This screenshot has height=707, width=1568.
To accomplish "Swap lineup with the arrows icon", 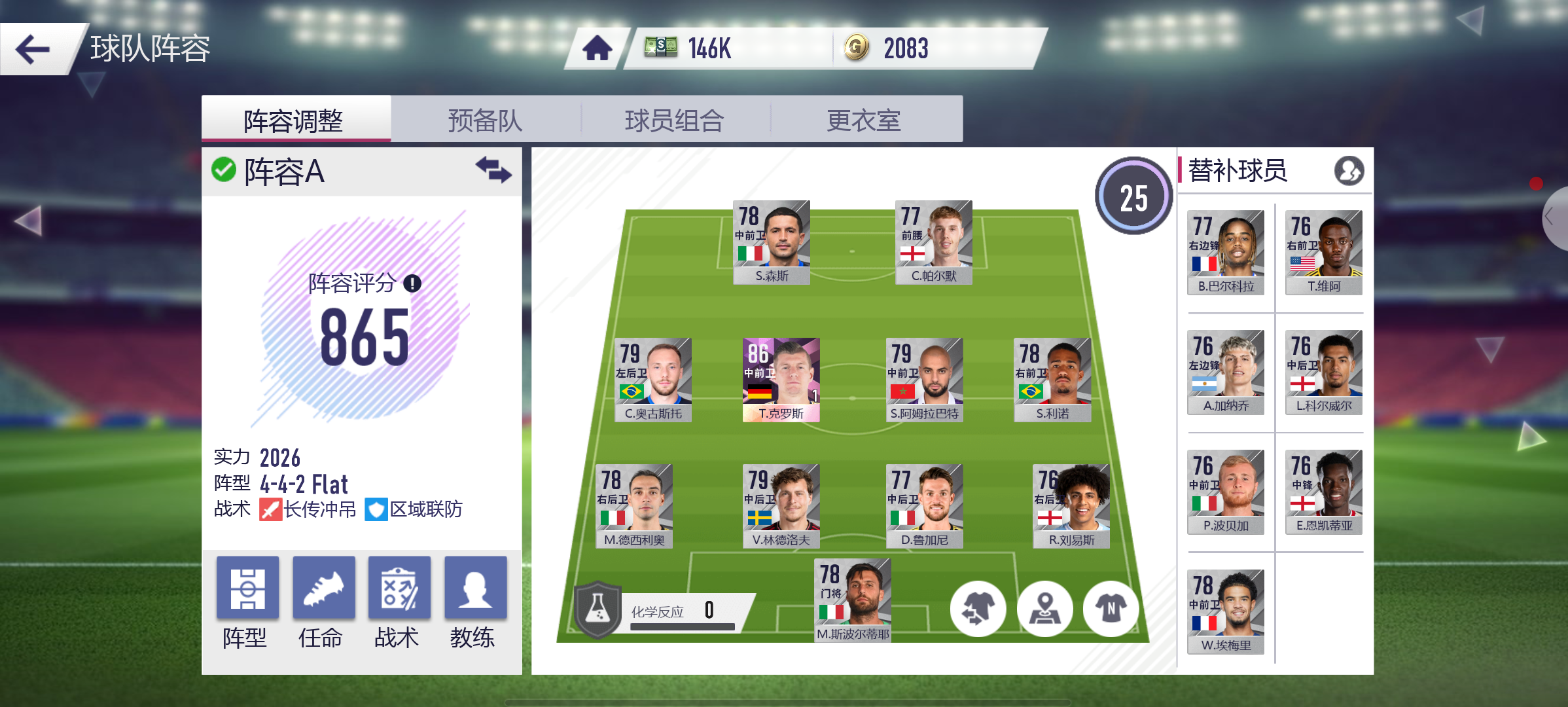I will pos(493,170).
